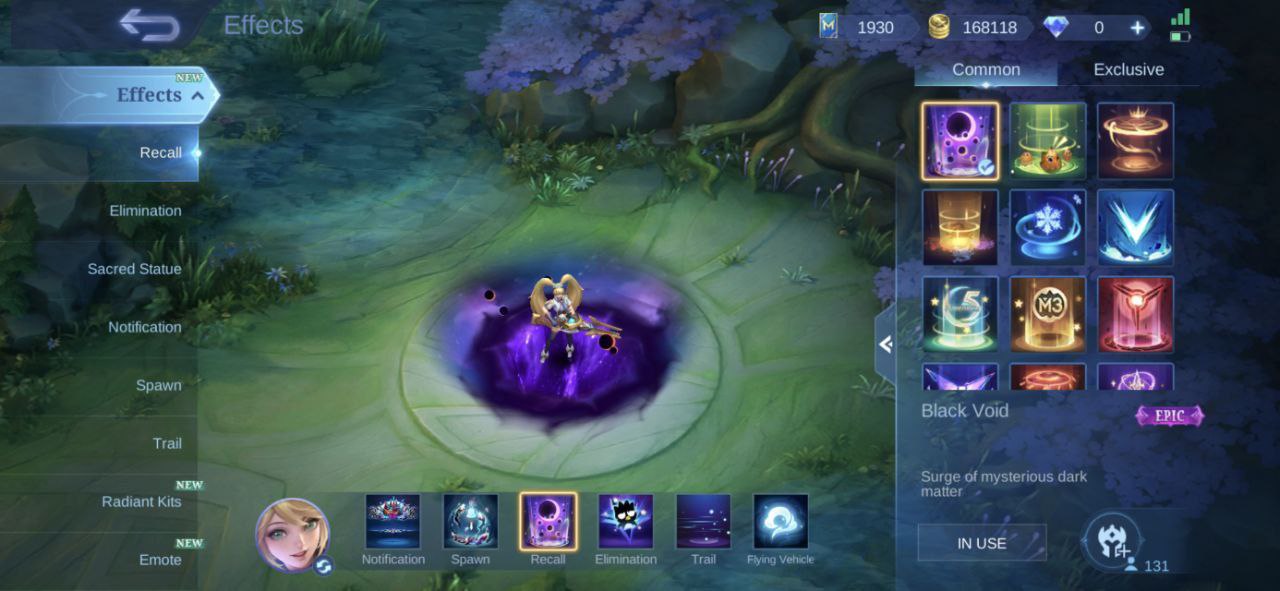Image resolution: width=1280 pixels, height=591 pixels.
Task: Pick the M3 golden recall effect
Action: pyautogui.click(x=1047, y=314)
